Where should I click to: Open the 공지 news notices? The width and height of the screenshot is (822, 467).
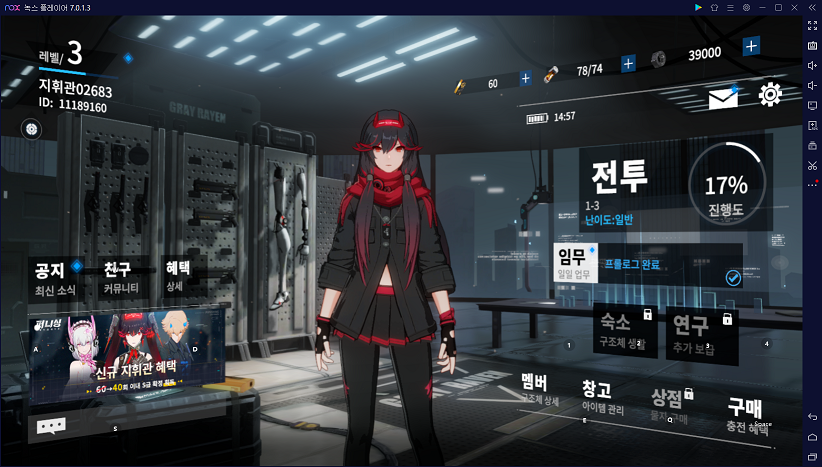pos(50,277)
